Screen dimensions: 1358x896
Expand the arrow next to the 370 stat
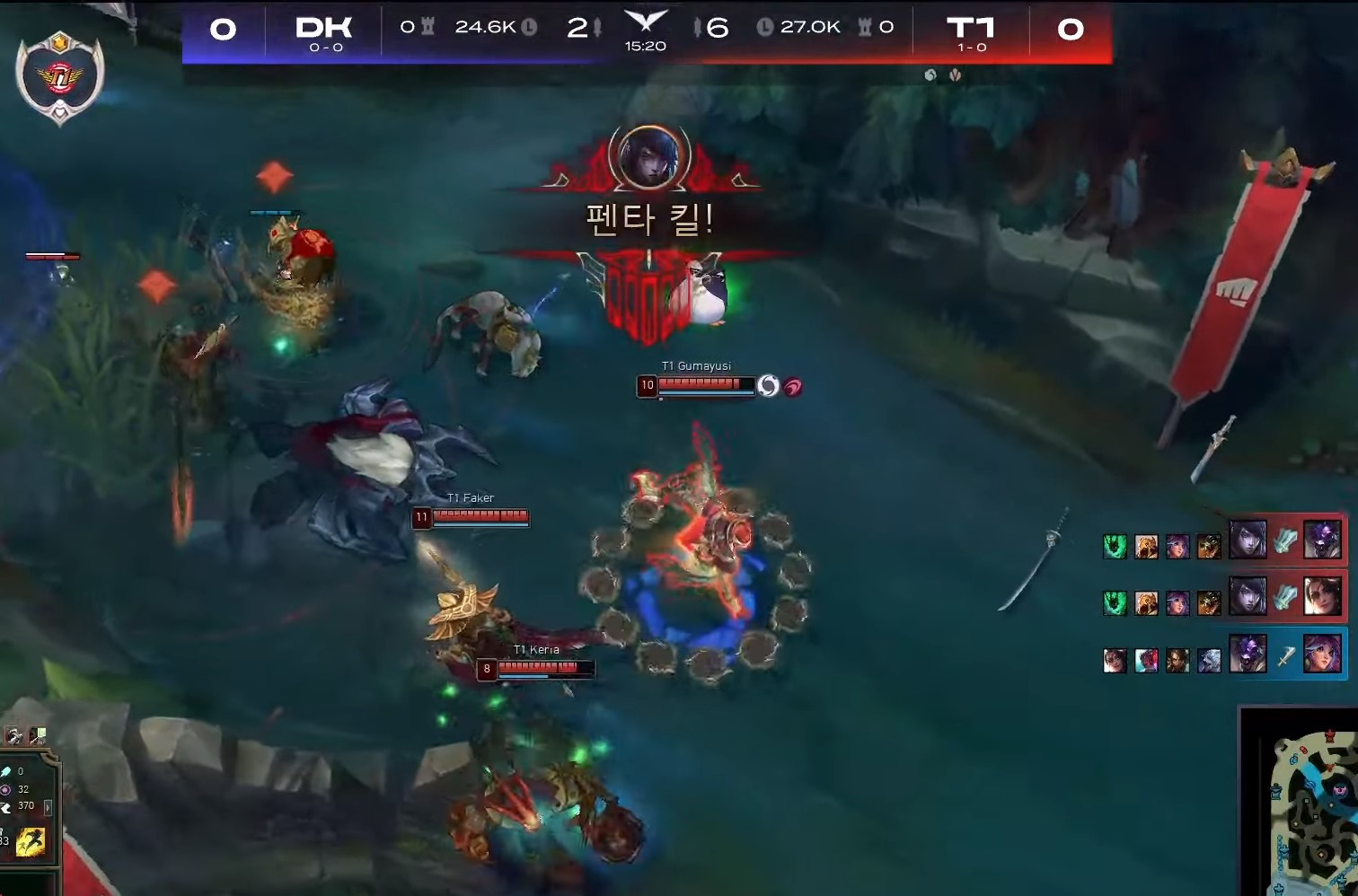click(48, 807)
